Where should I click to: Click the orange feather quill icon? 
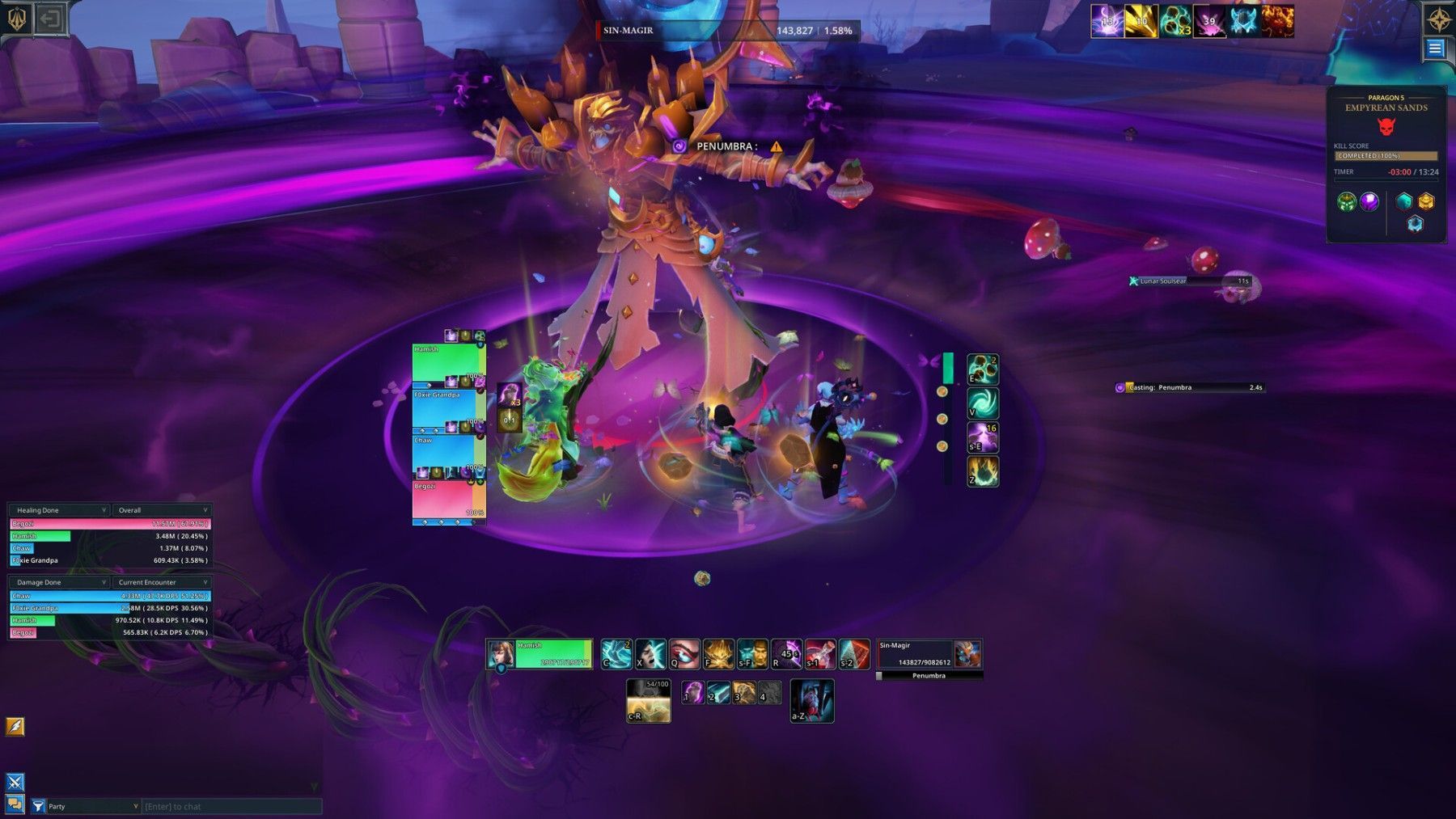tap(15, 726)
